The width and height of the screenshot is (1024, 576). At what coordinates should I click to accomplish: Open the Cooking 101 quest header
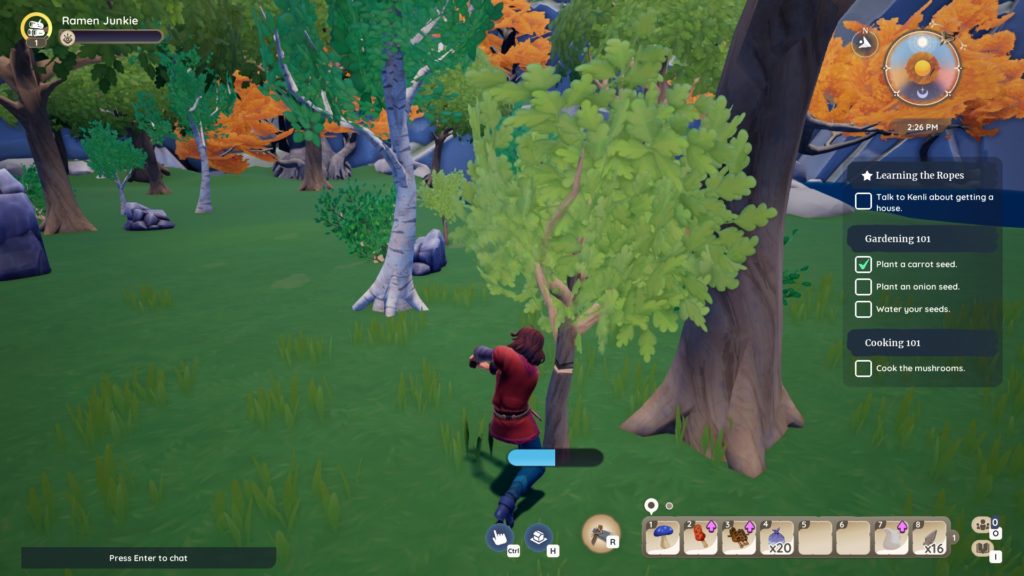pos(892,343)
